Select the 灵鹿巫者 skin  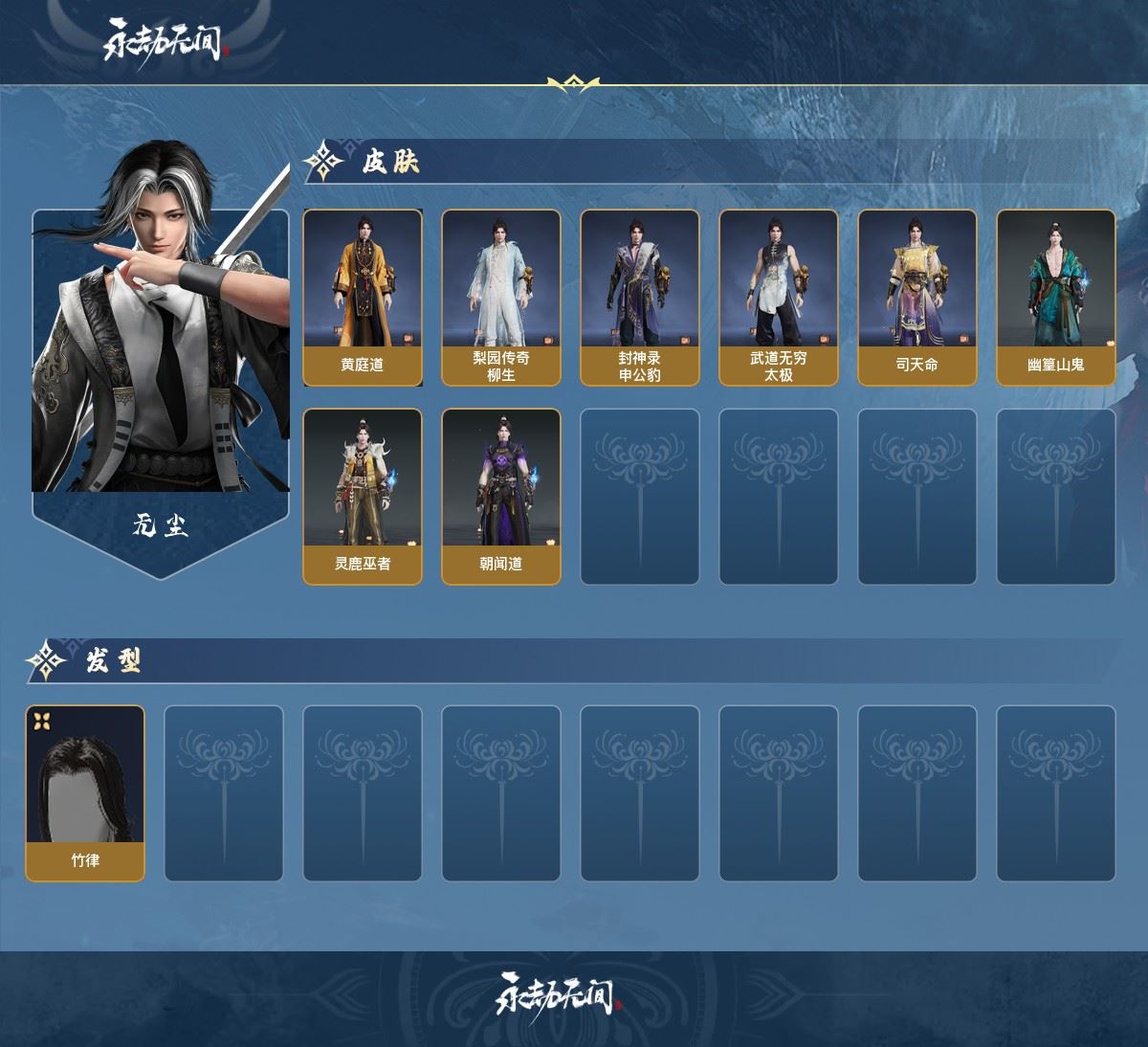(363, 497)
